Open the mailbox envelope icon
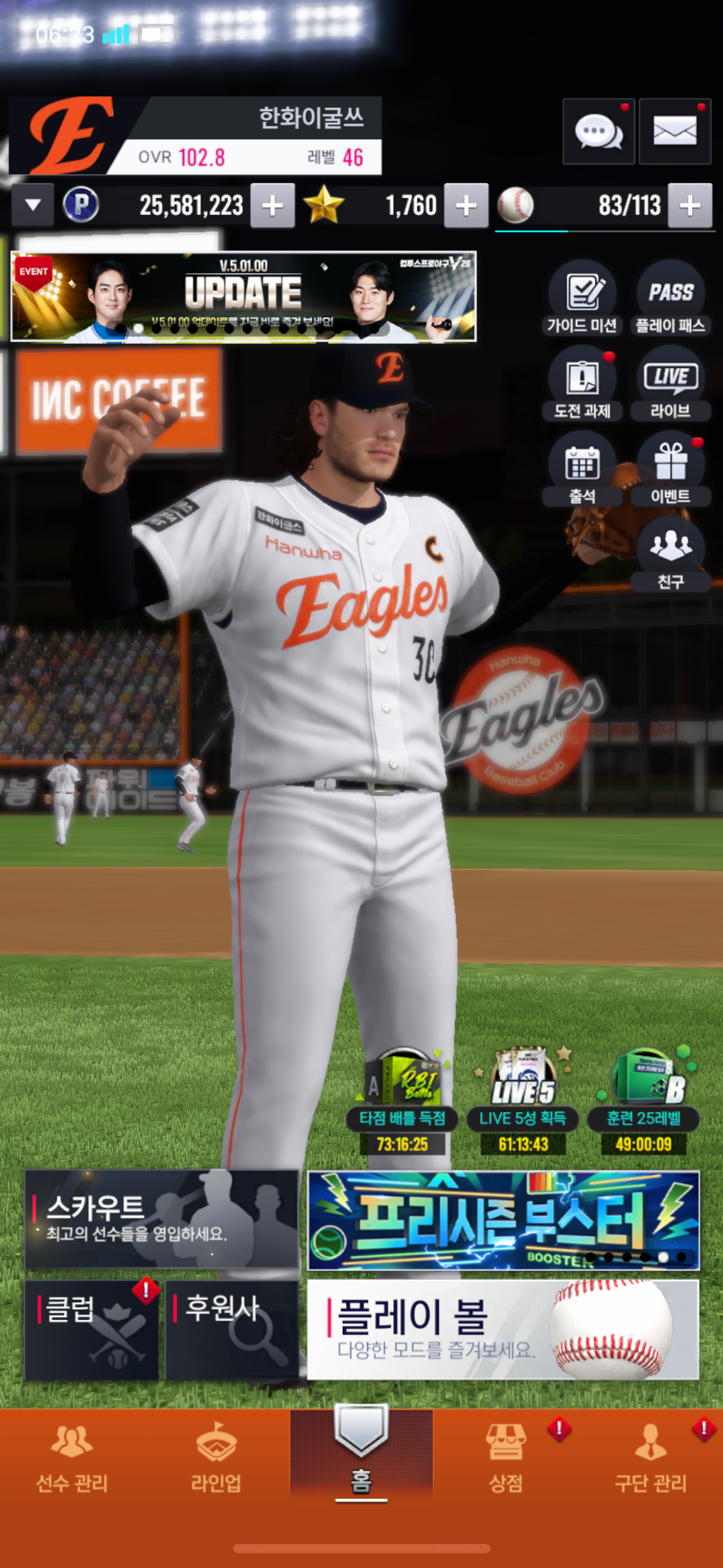 click(675, 131)
